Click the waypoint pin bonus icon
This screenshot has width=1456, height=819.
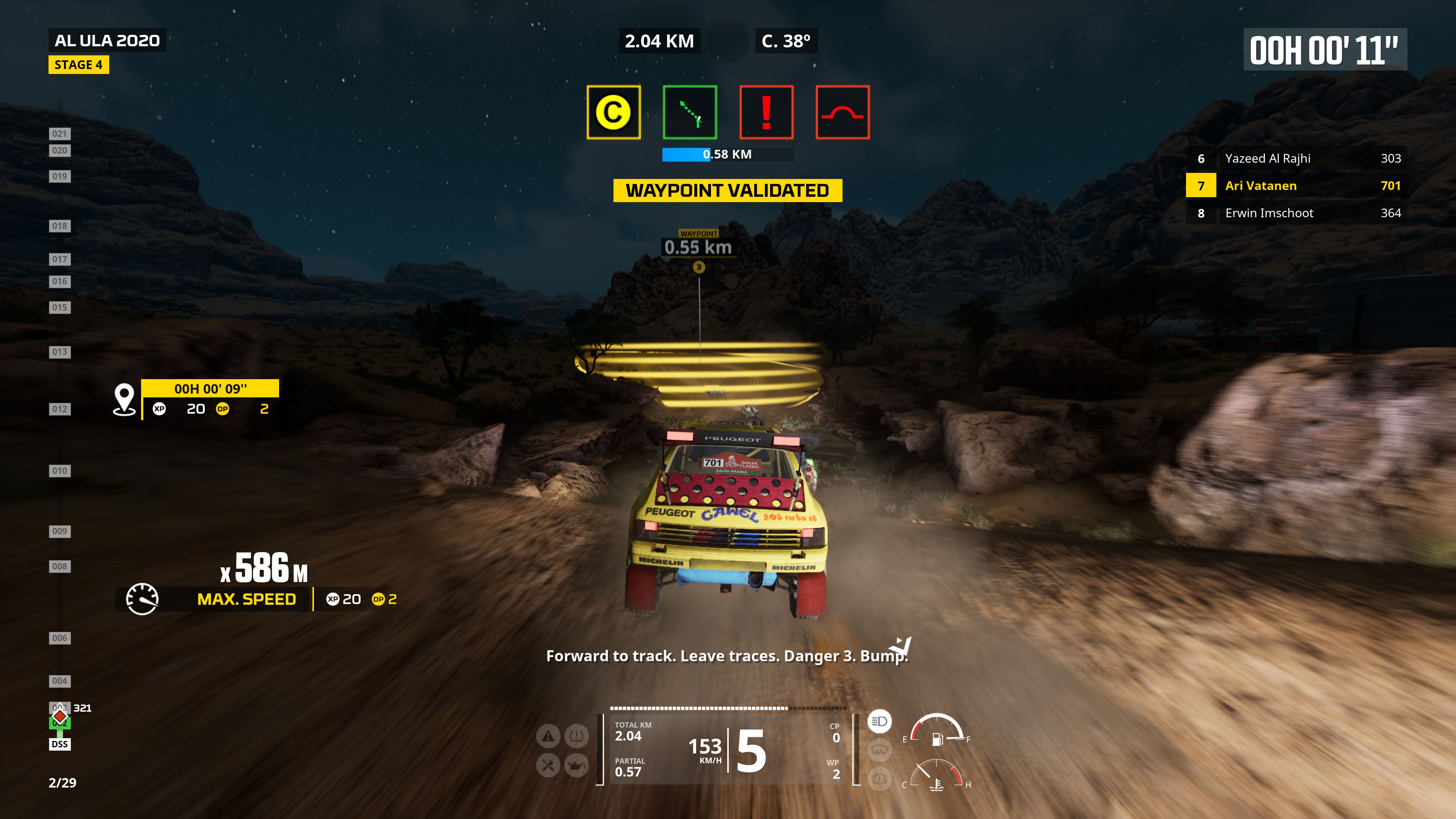[124, 399]
